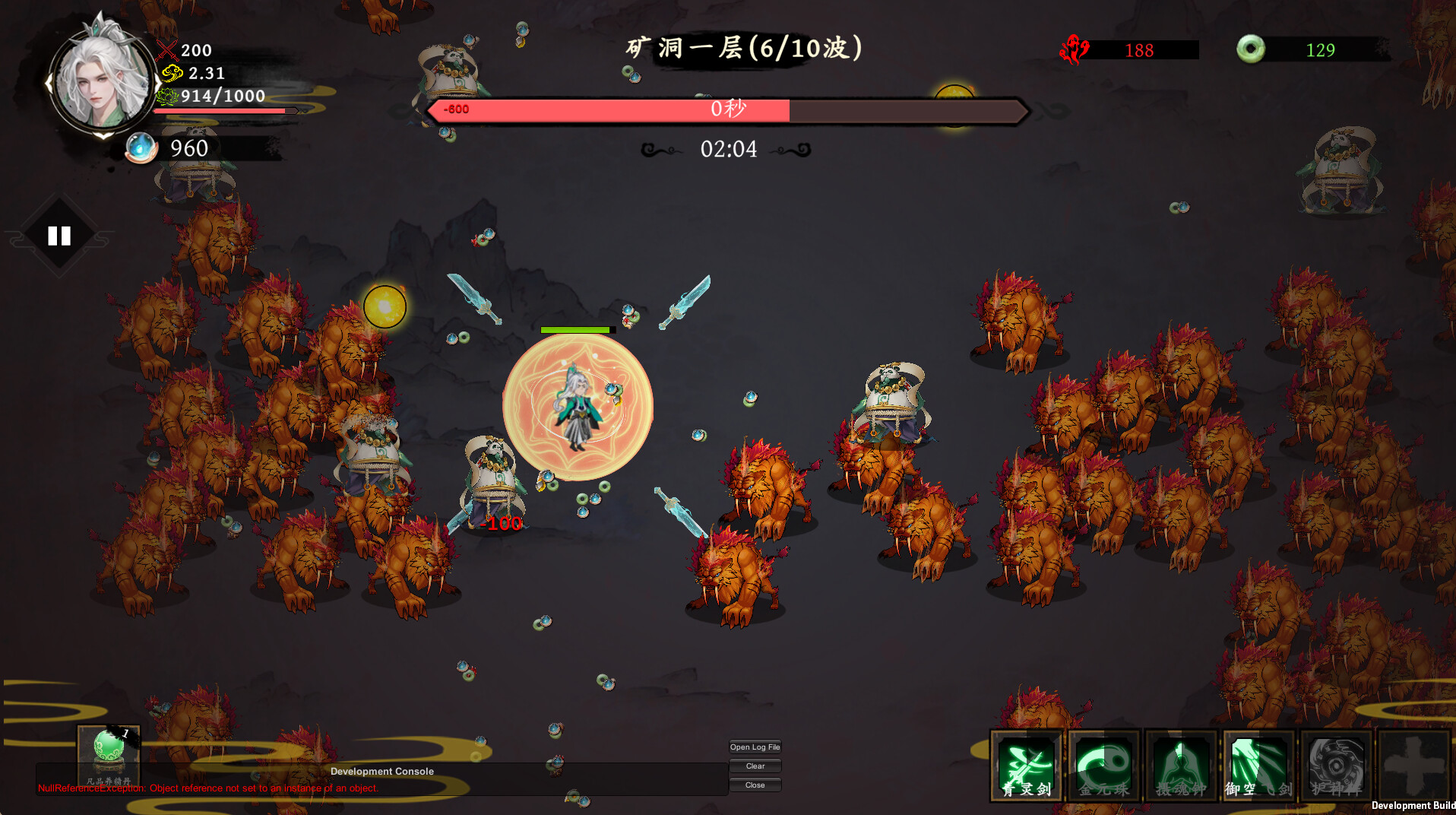Clear the Development Console messages
Viewport: 1456px width, 815px height.
[755, 766]
